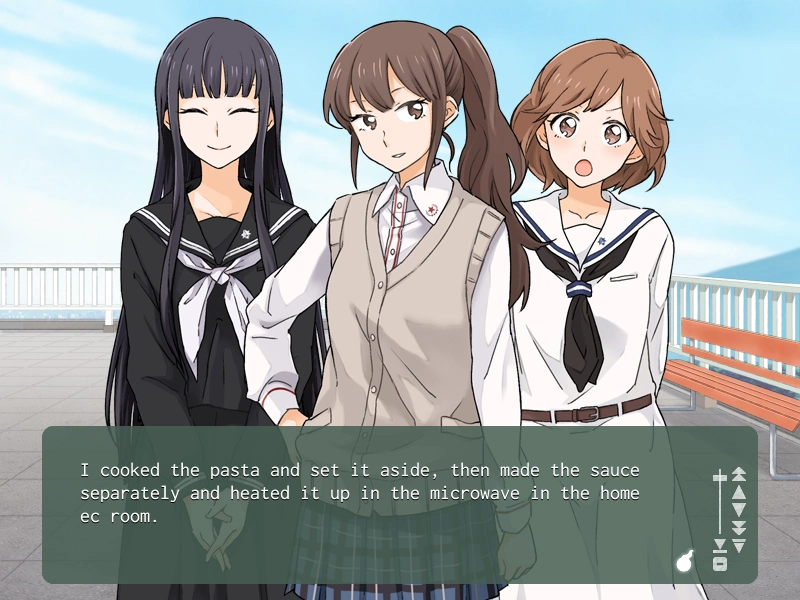Click the single down-arrow button
The image size is (800, 600).
[739, 509]
